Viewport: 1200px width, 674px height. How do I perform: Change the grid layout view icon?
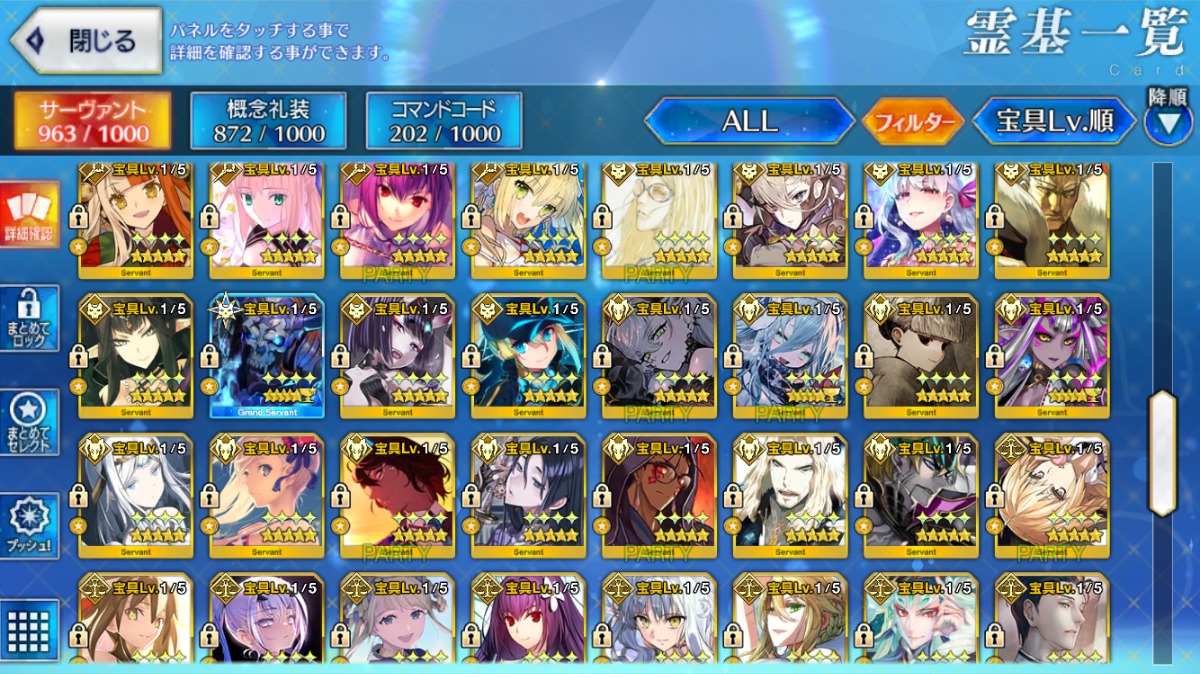tap(29, 629)
